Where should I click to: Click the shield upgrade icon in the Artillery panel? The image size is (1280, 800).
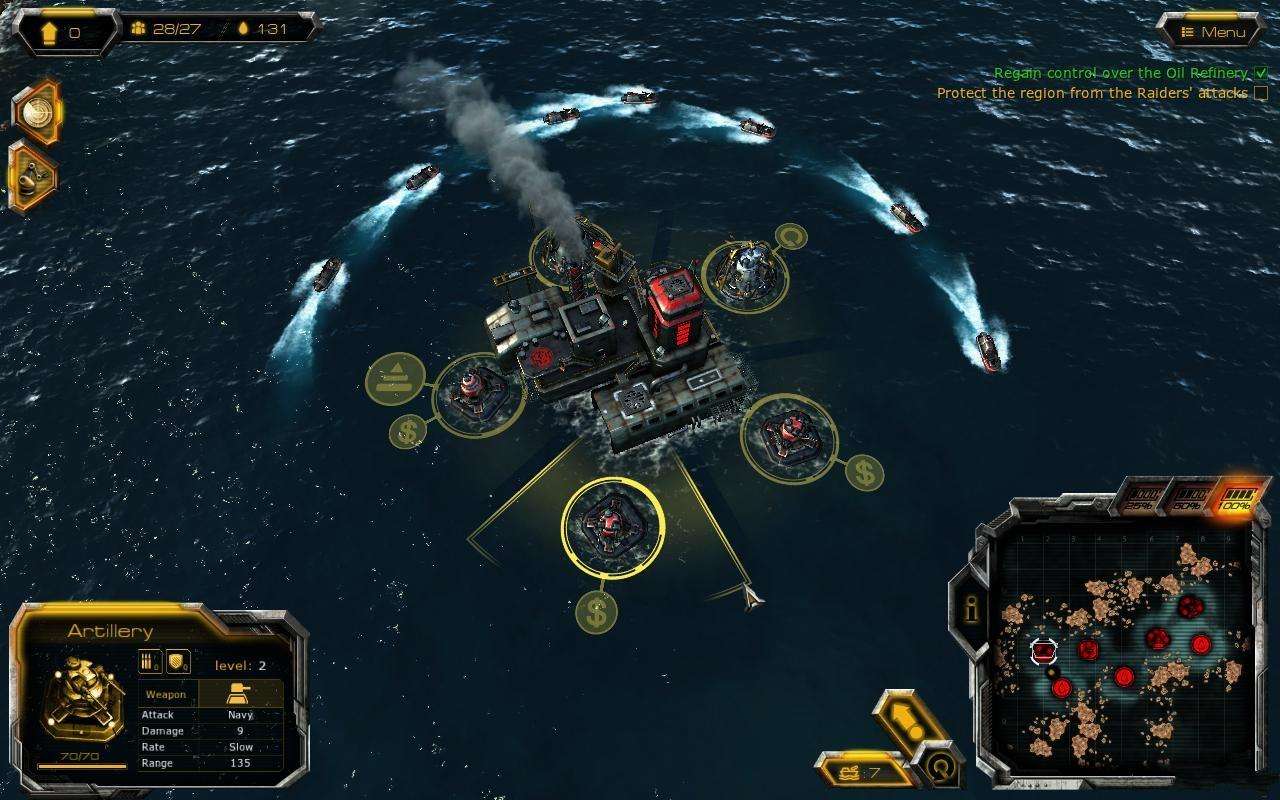pos(178,662)
